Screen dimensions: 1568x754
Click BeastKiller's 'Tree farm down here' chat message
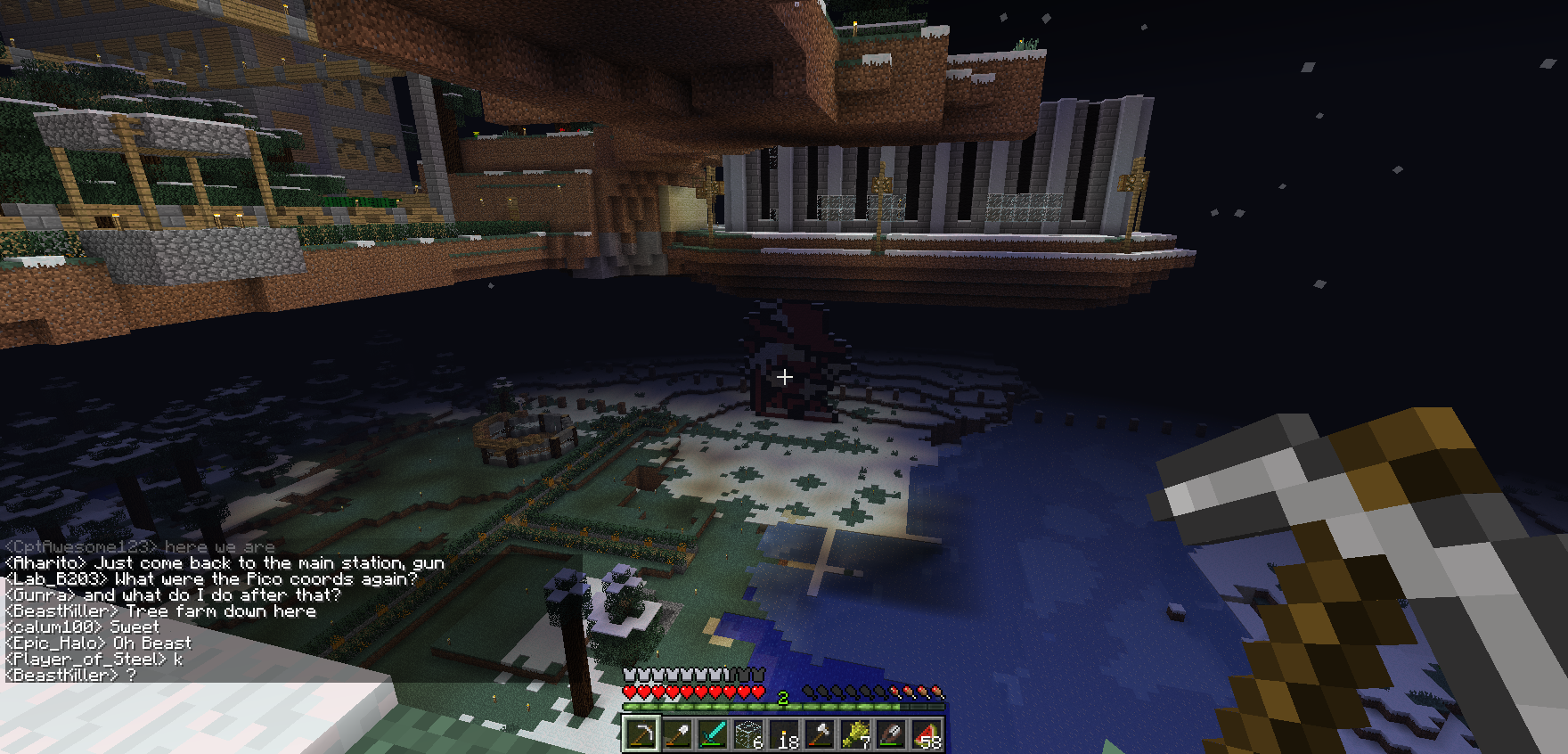point(160,611)
